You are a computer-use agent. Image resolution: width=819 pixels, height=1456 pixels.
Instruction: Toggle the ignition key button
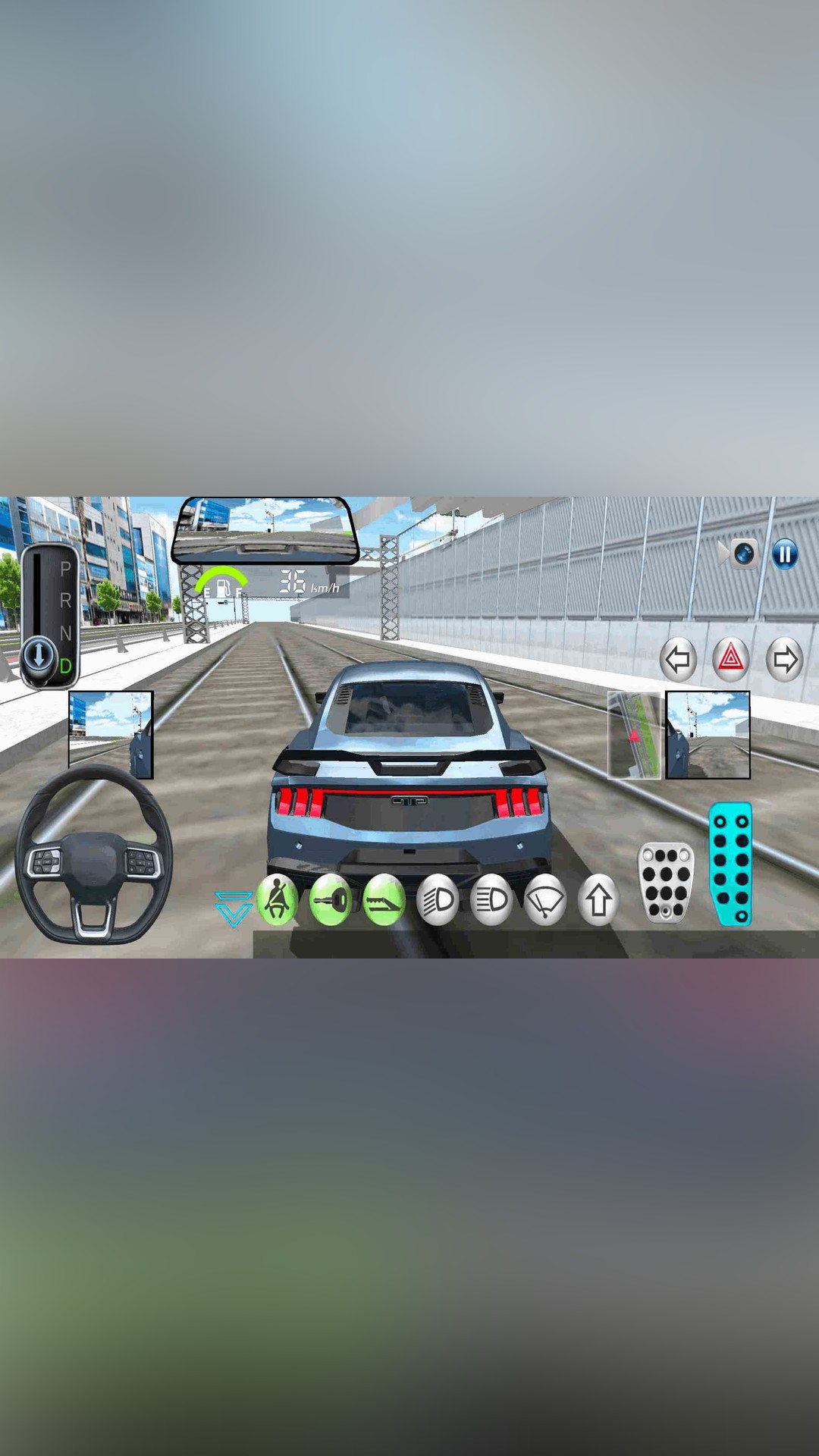[331, 900]
